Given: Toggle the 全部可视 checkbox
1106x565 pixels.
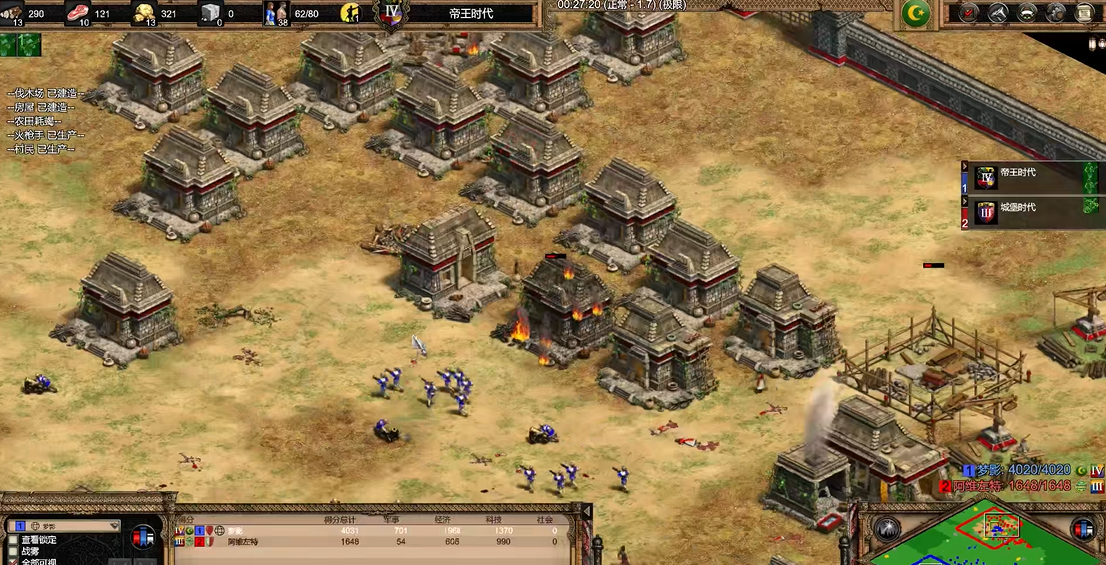Looking at the screenshot, I should (x=13, y=562).
